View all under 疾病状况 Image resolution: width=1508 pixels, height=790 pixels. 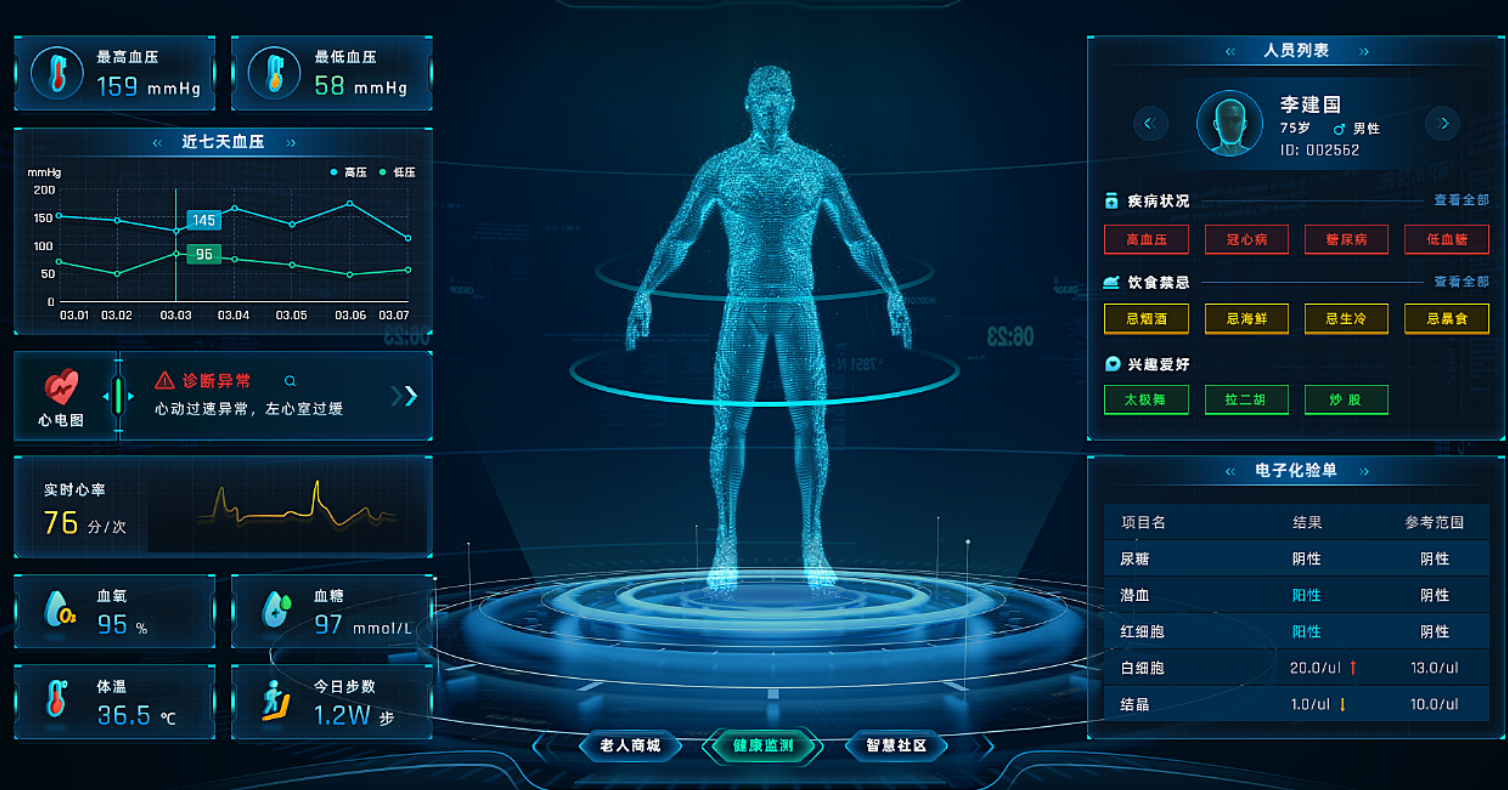coord(1461,200)
